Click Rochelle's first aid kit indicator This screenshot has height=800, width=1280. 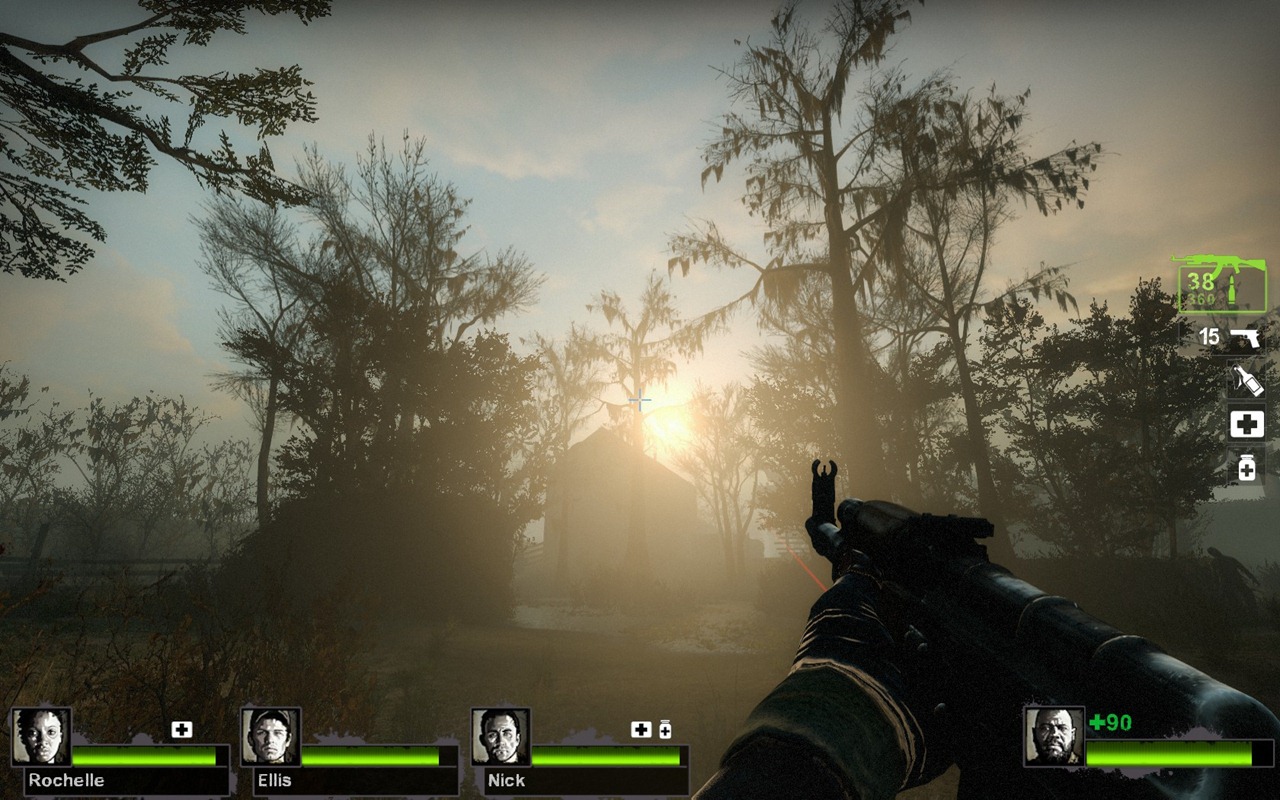tap(181, 730)
